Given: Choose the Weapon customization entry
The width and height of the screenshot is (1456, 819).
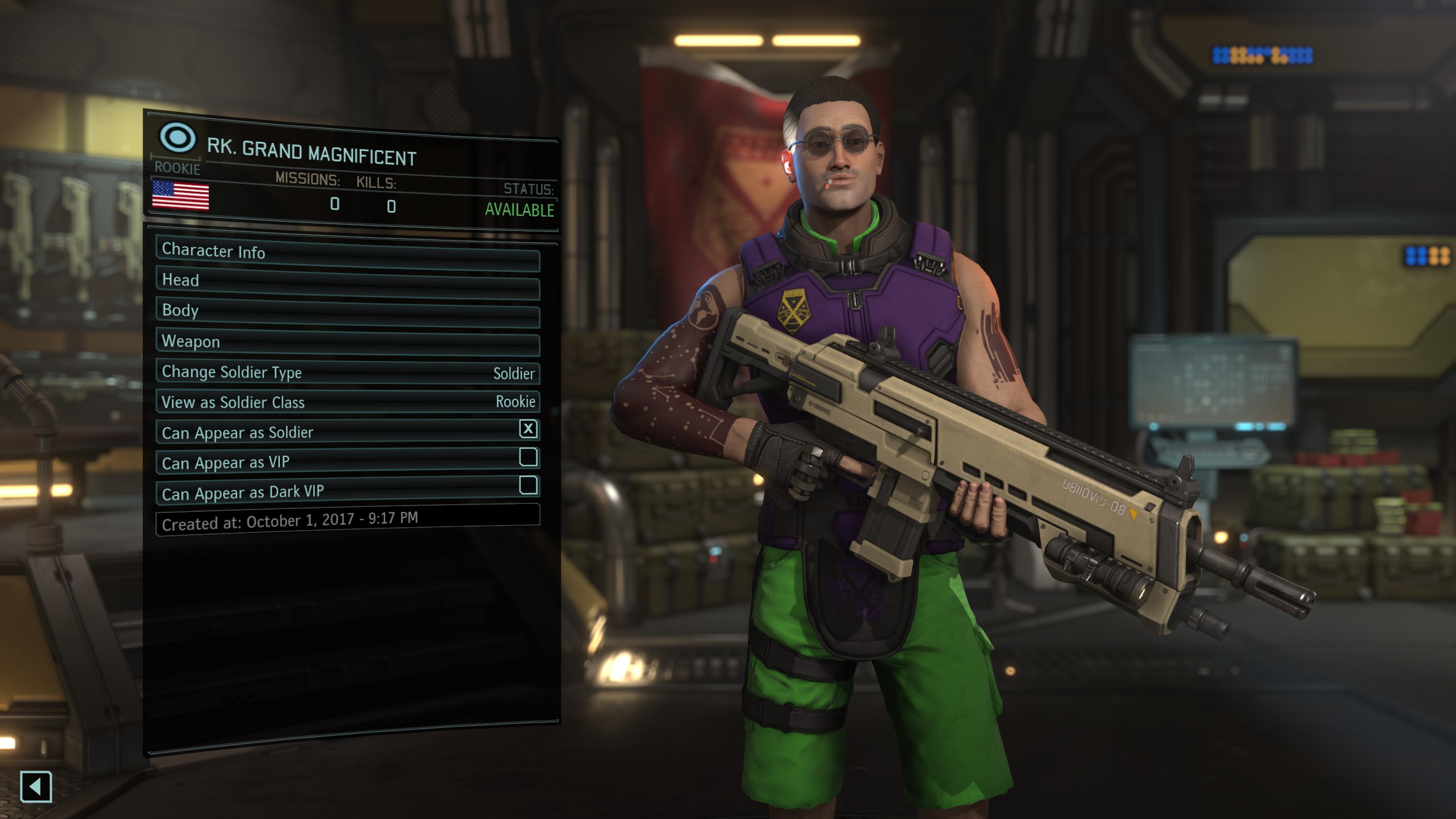Looking at the screenshot, I should (347, 343).
